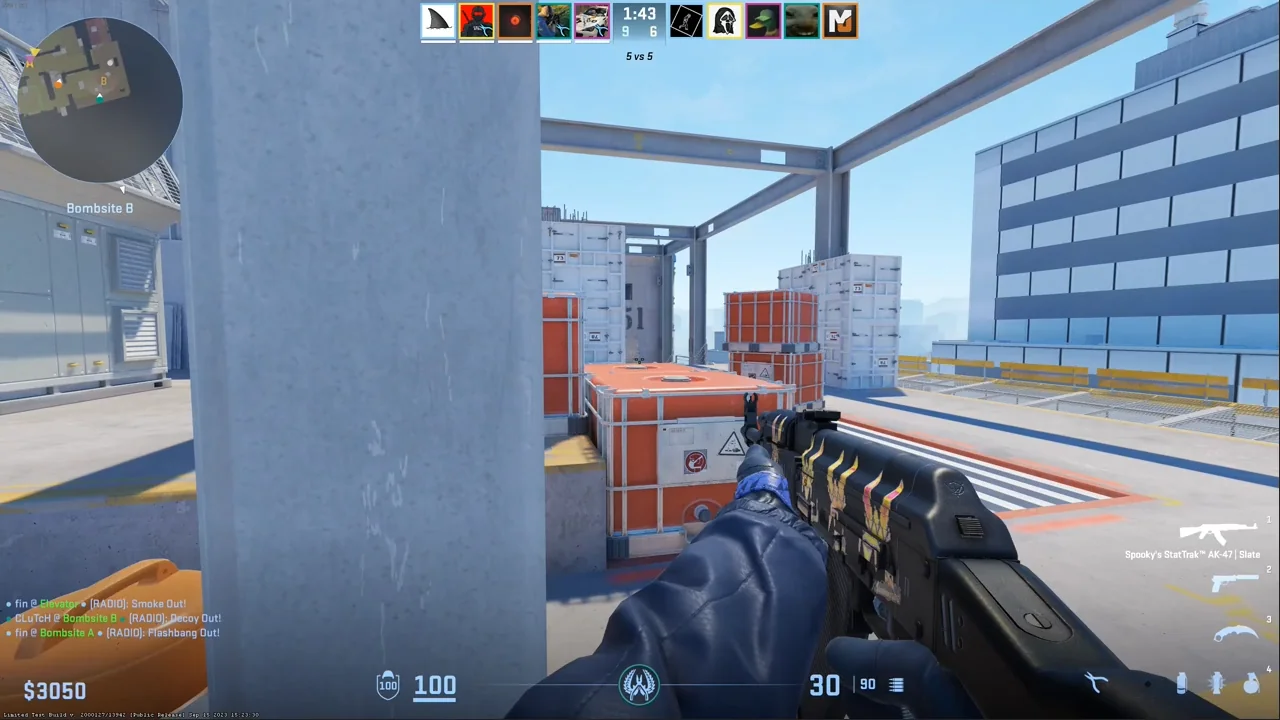
Task: Click the health value of 100
Action: coord(434,684)
